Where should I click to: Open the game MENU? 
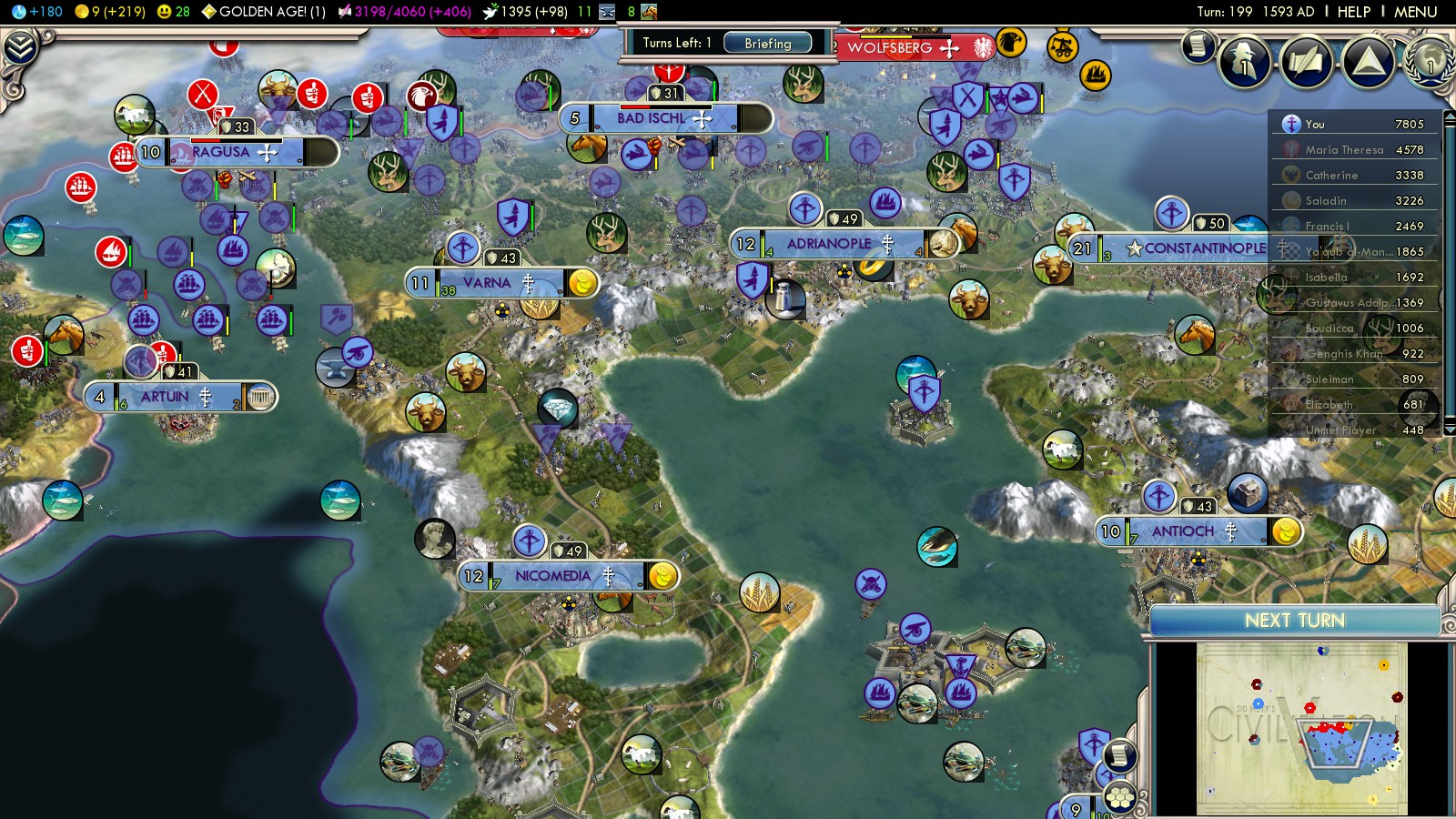[x=1415, y=12]
